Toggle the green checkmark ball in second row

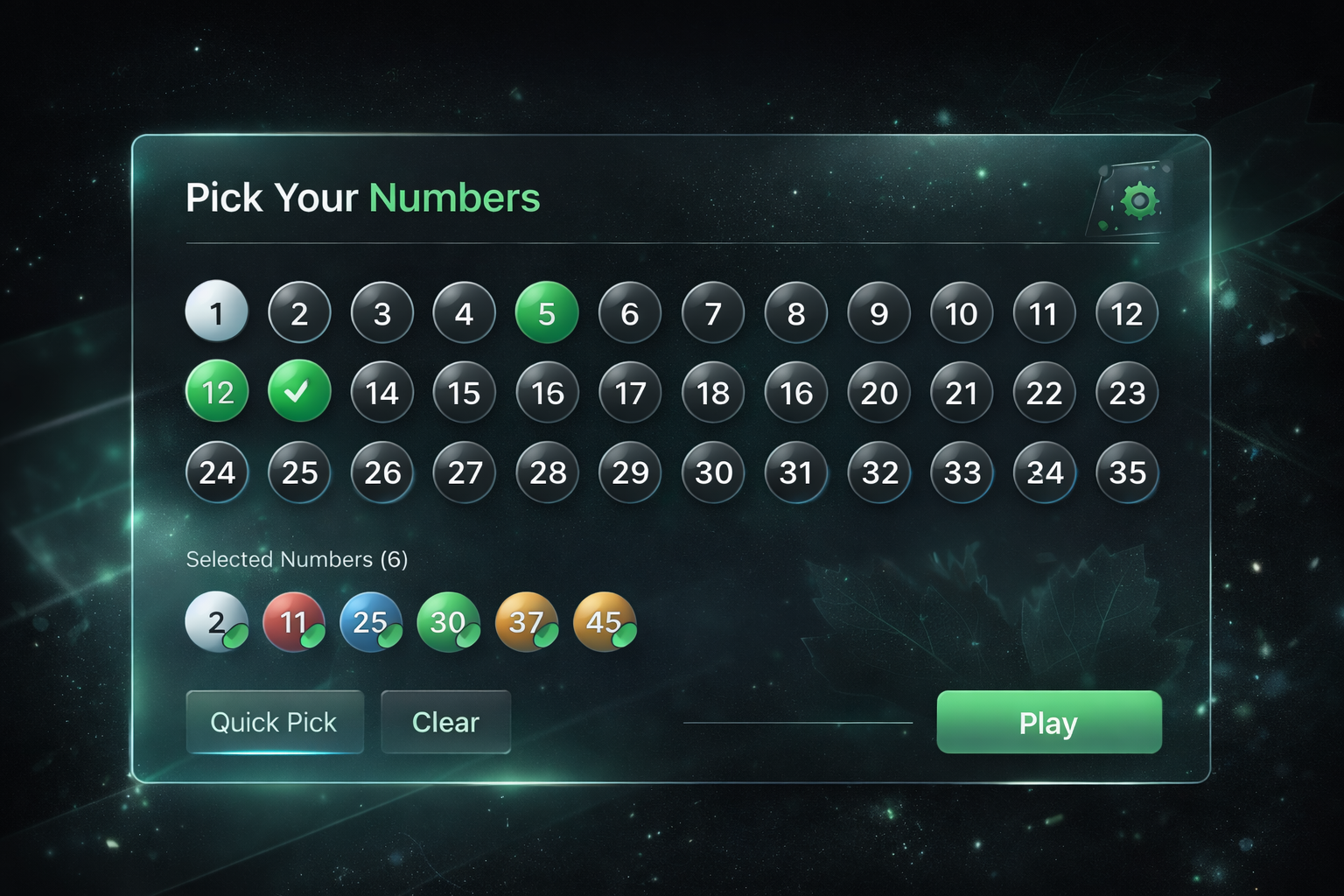(299, 393)
